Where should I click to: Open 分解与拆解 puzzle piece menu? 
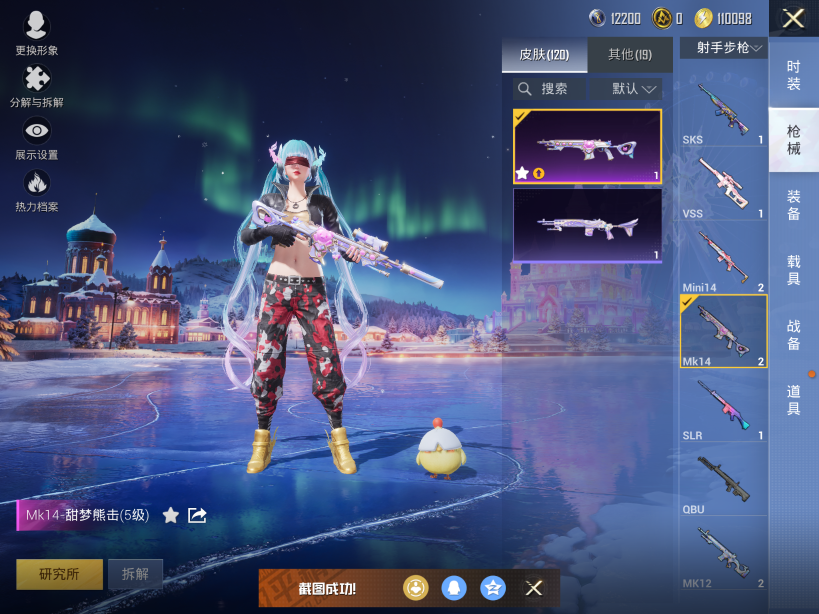[x=37, y=85]
